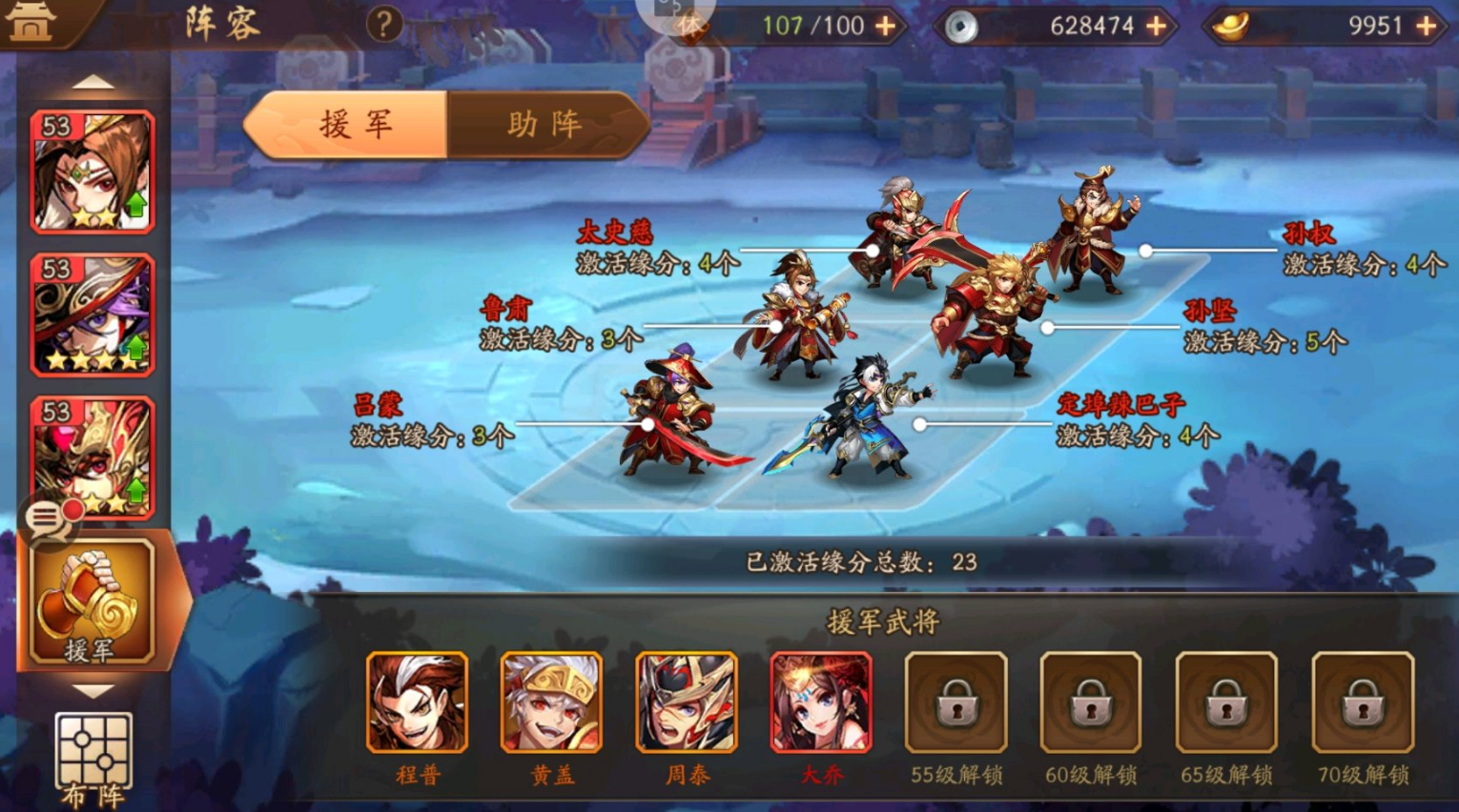
Task: Click the 55级解锁 locked slot
Action: pyautogui.click(x=956, y=703)
